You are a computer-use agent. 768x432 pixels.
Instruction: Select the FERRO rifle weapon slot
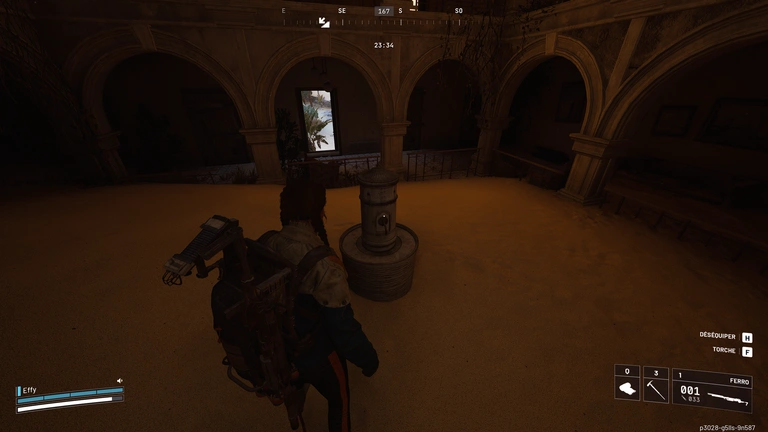pyautogui.click(x=712, y=391)
